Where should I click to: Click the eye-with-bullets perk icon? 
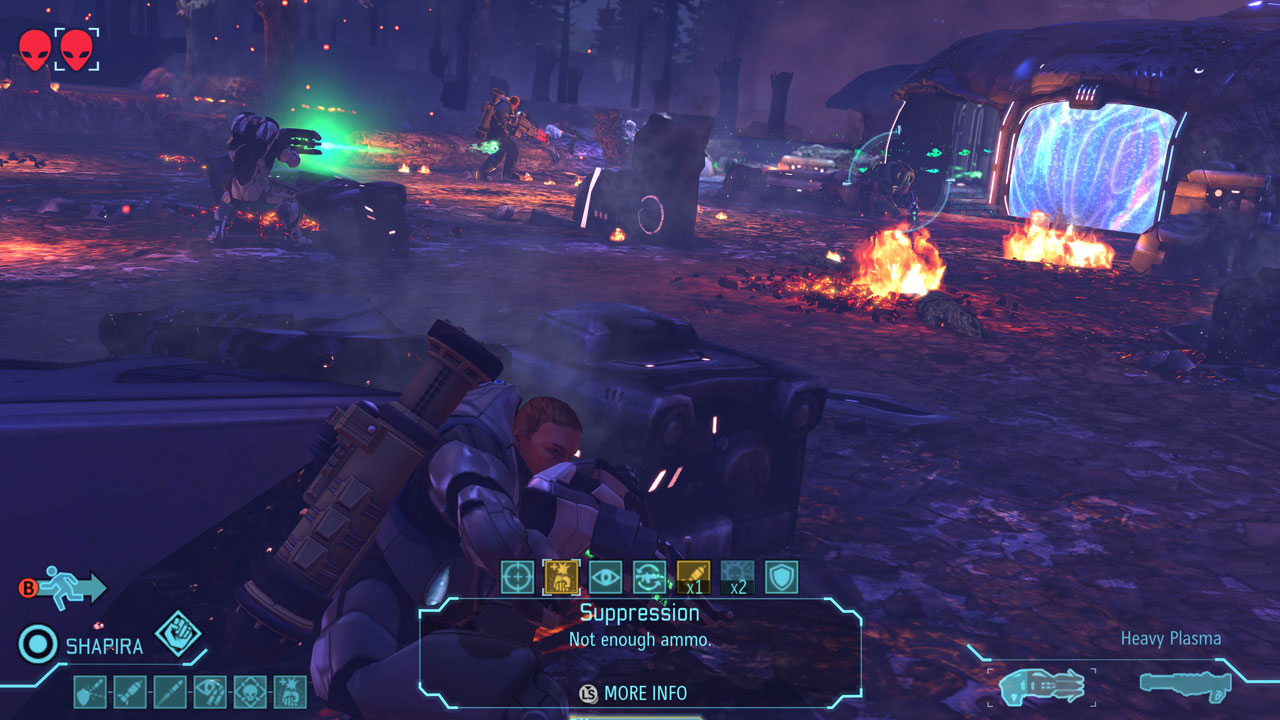click(x=210, y=692)
